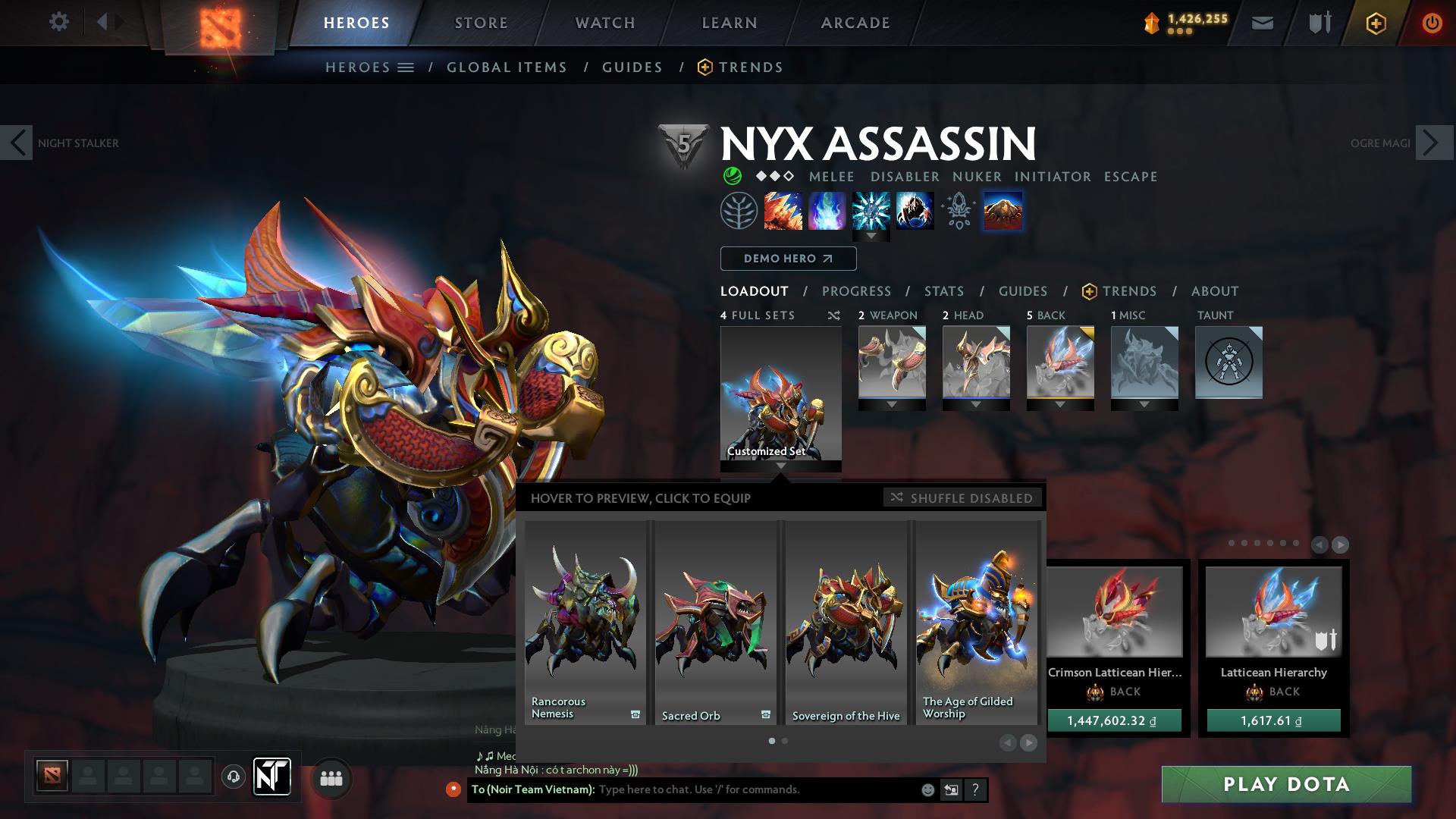Screen dimensions: 1456x819
Task: Select the Spiked Carapace ability icon
Action: coord(872,211)
